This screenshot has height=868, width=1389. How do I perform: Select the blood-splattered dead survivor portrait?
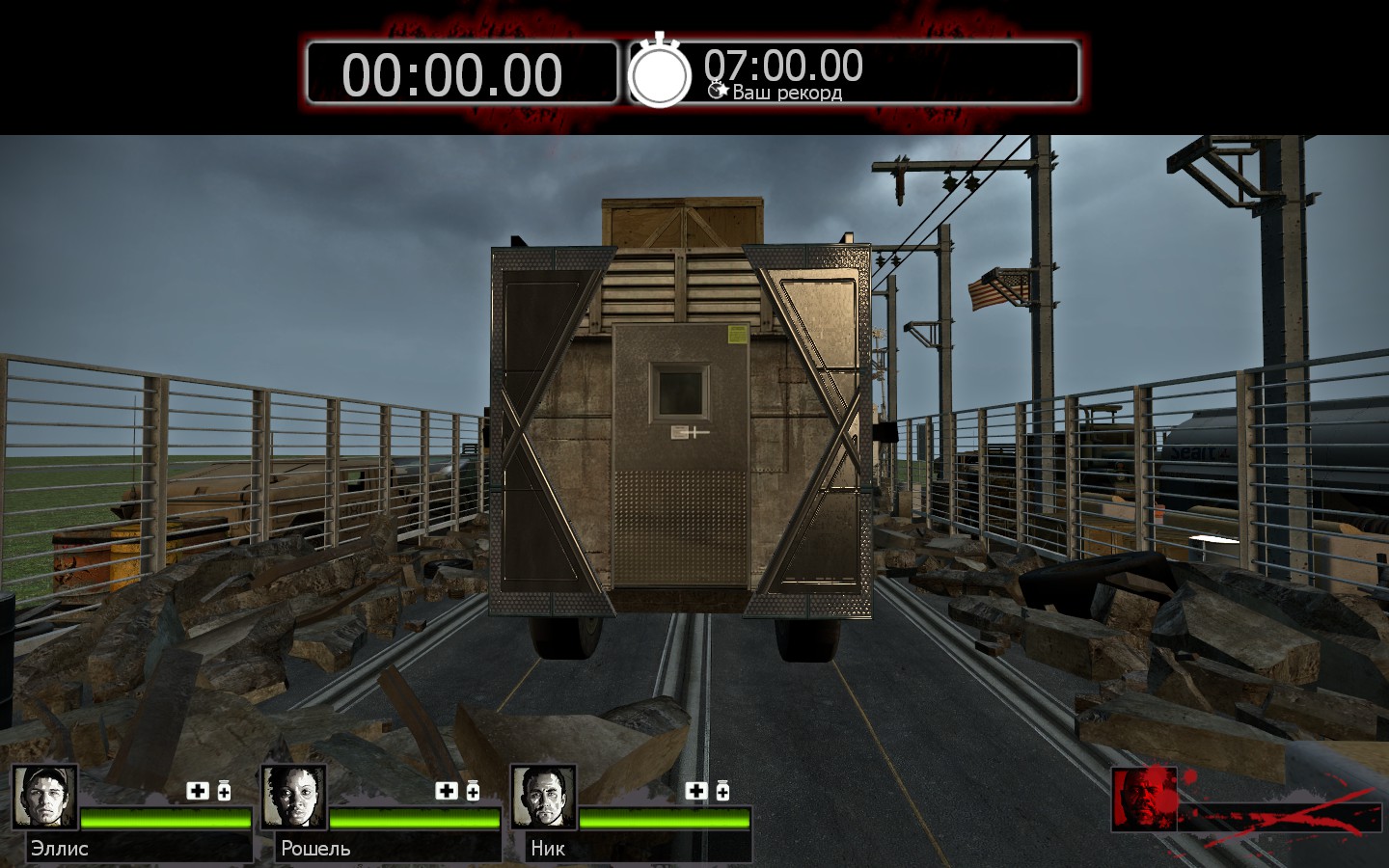[1144, 799]
